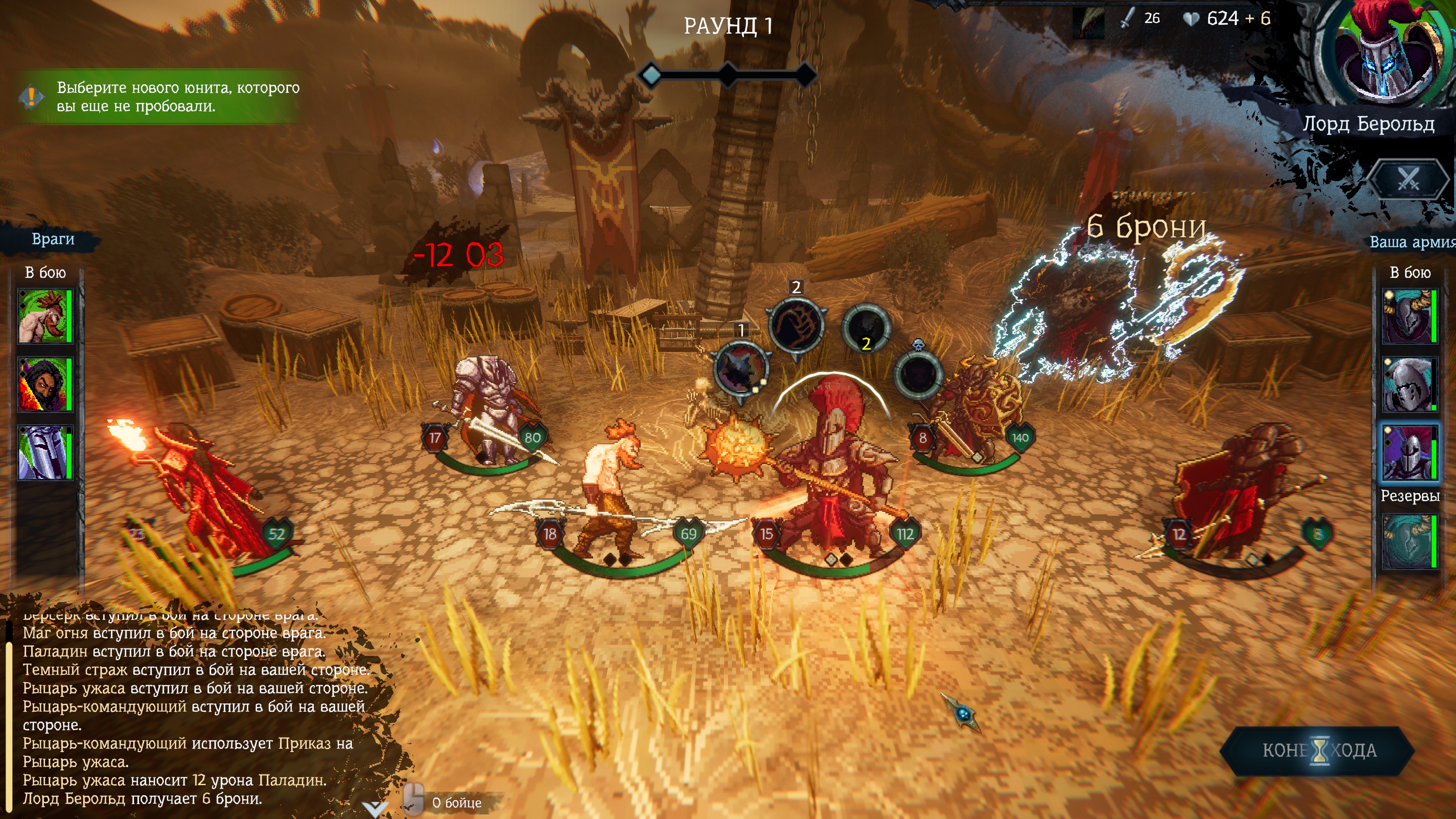Viewport: 1456px width, 819px height.
Task: Activate the clenched fist ability
Action: coord(796,326)
